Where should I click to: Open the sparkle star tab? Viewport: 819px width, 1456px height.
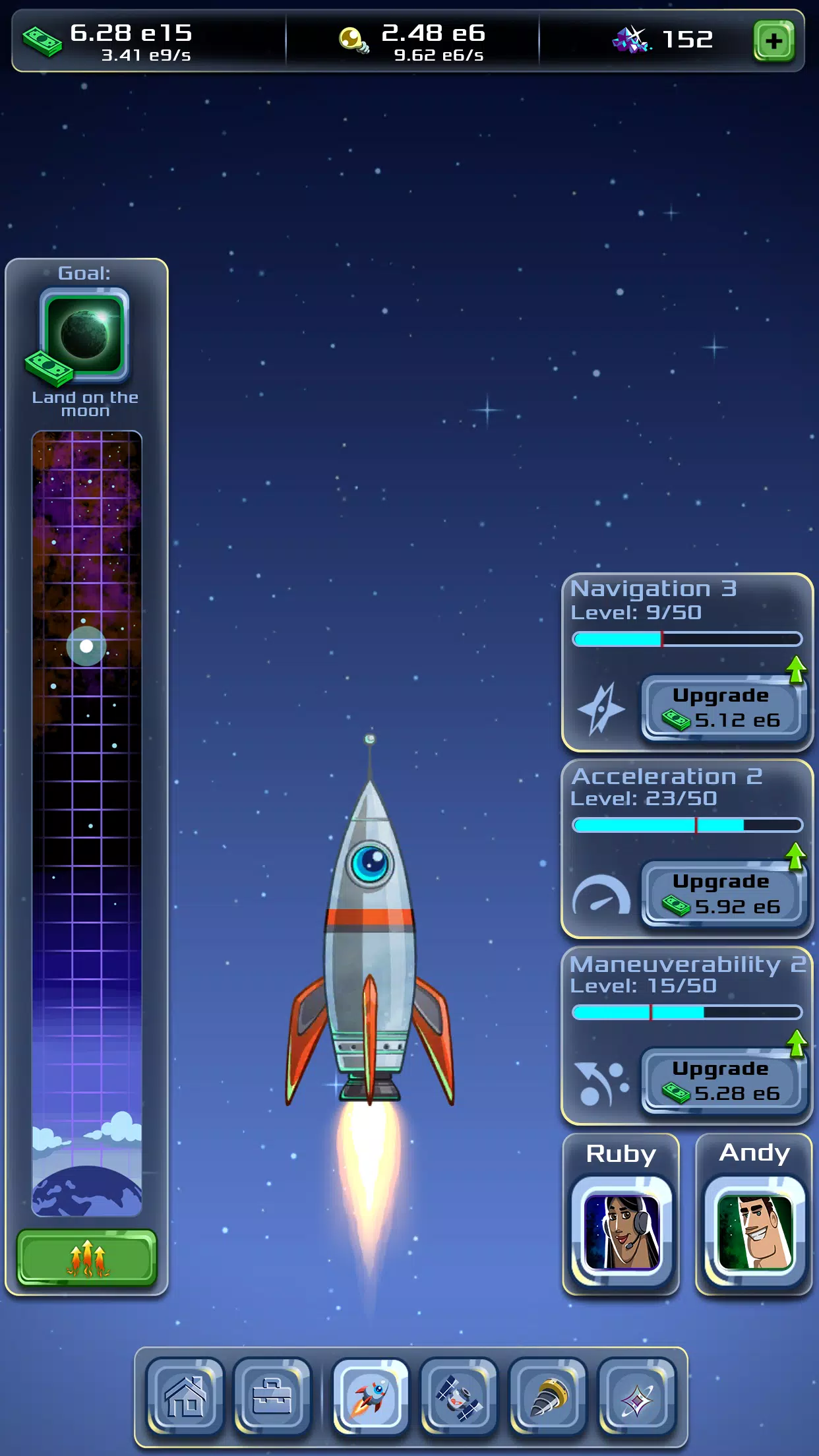636,1397
